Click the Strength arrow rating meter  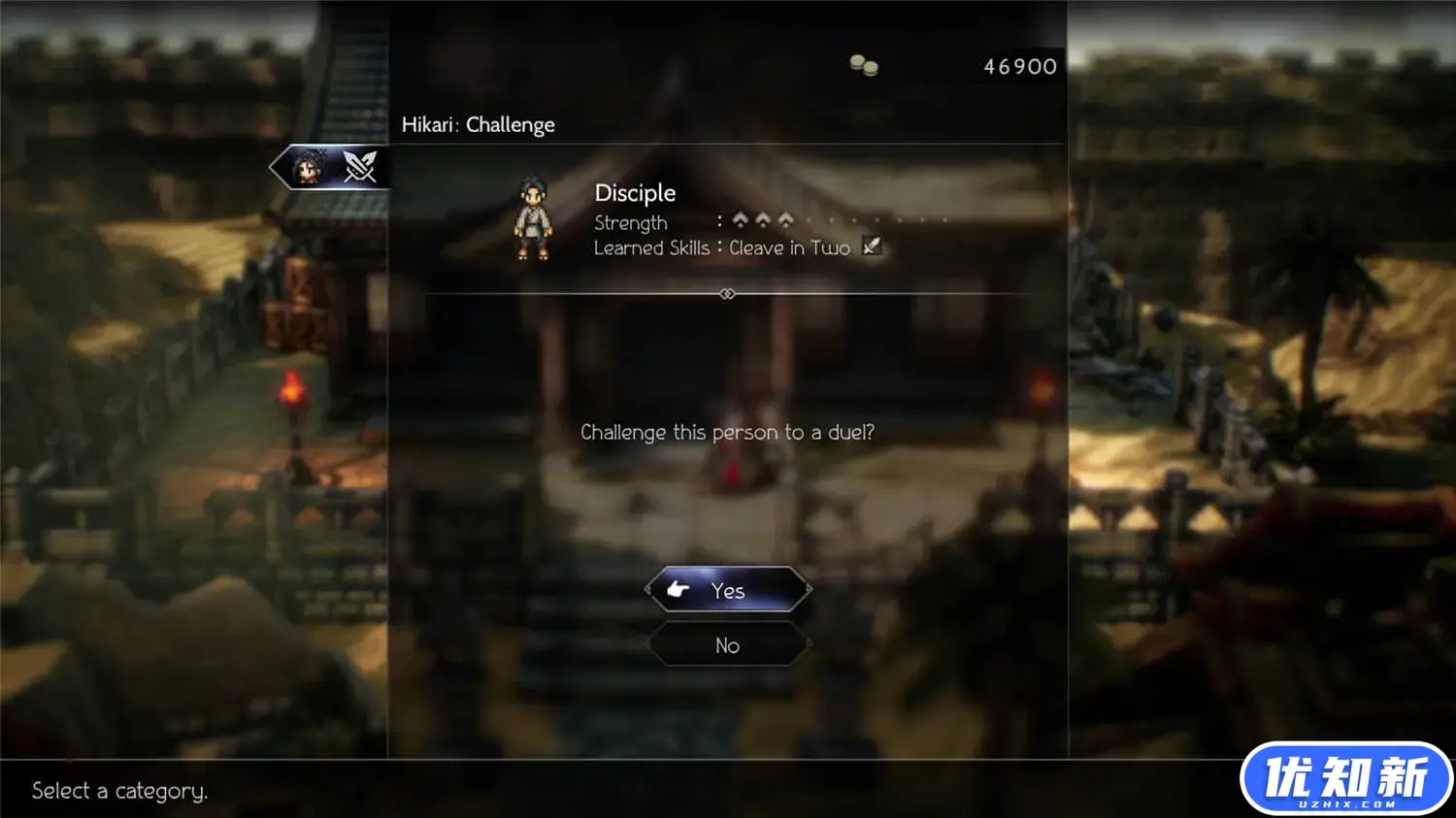(764, 220)
